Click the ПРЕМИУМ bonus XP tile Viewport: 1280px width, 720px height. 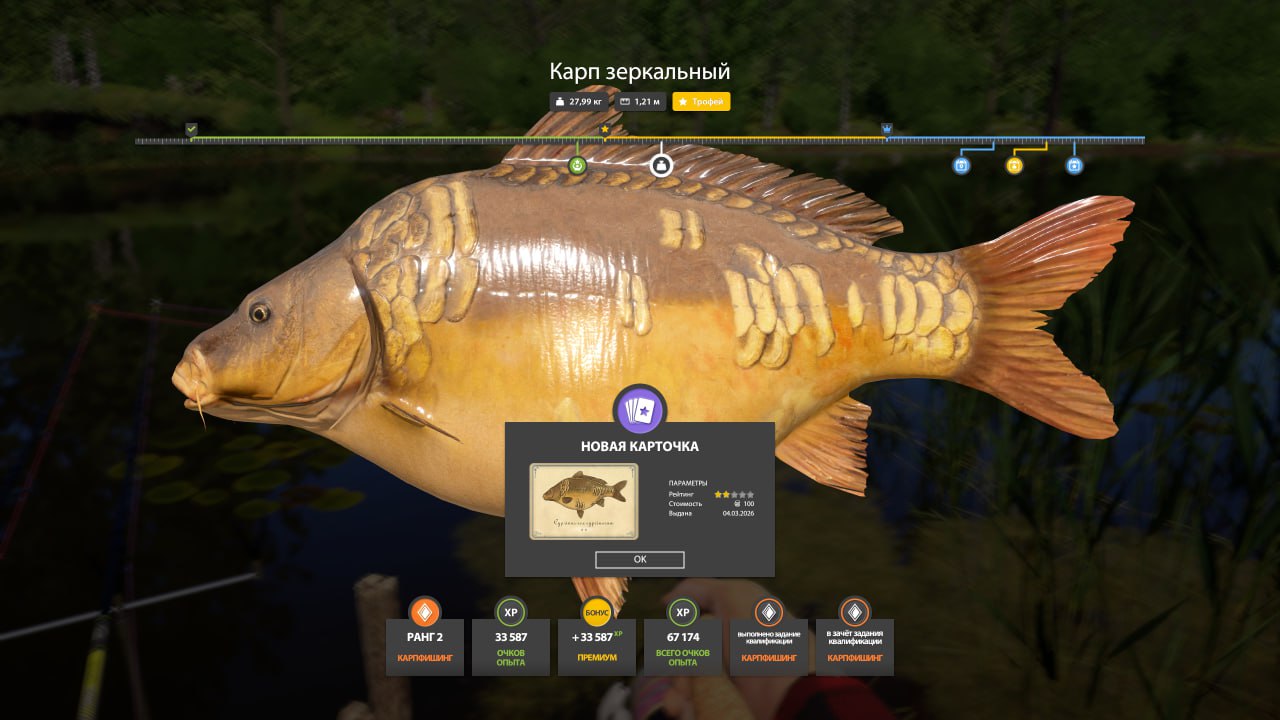pos(597,645)
